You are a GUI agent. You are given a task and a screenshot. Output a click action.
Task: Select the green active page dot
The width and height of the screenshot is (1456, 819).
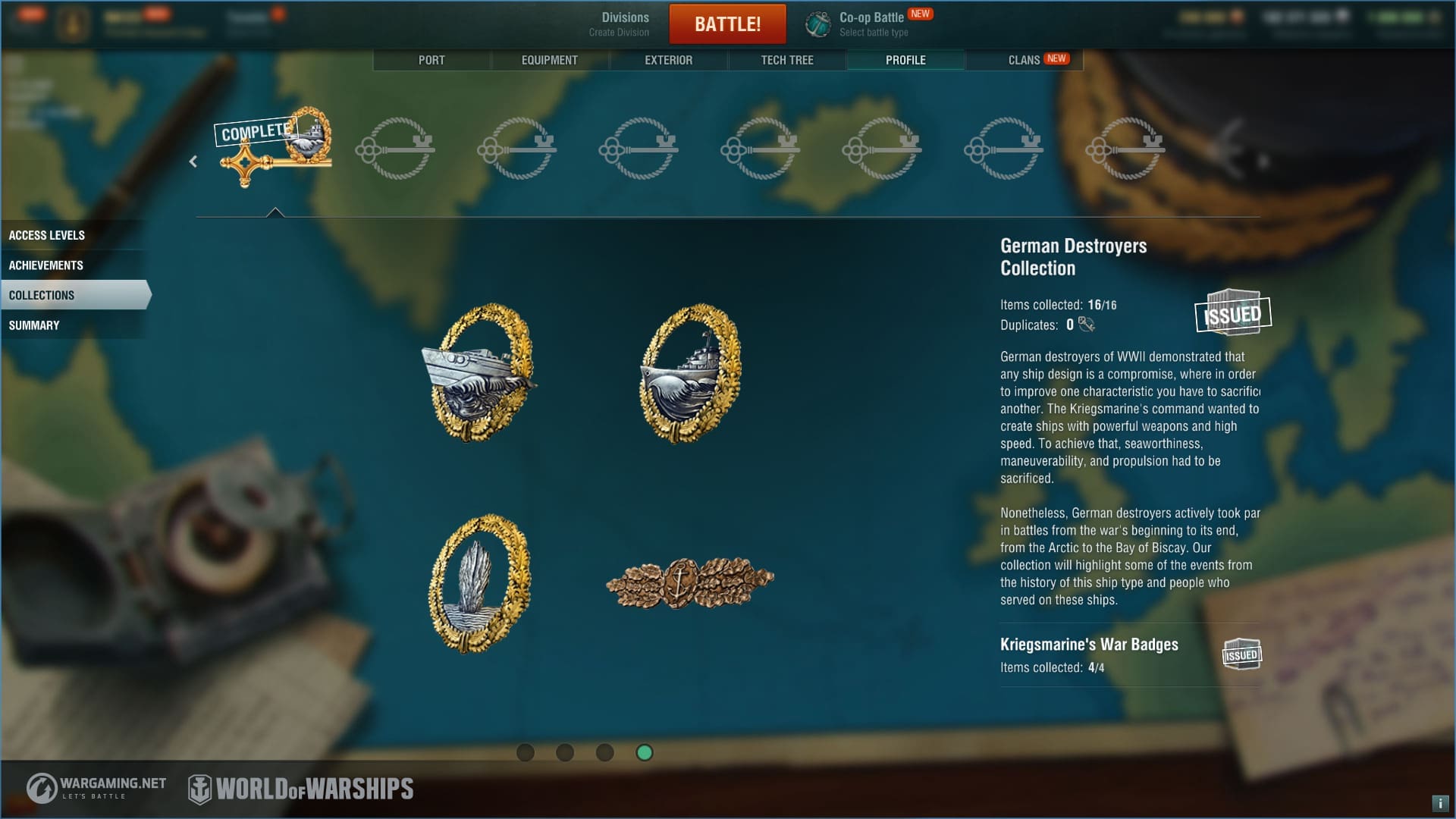[645, 752]
